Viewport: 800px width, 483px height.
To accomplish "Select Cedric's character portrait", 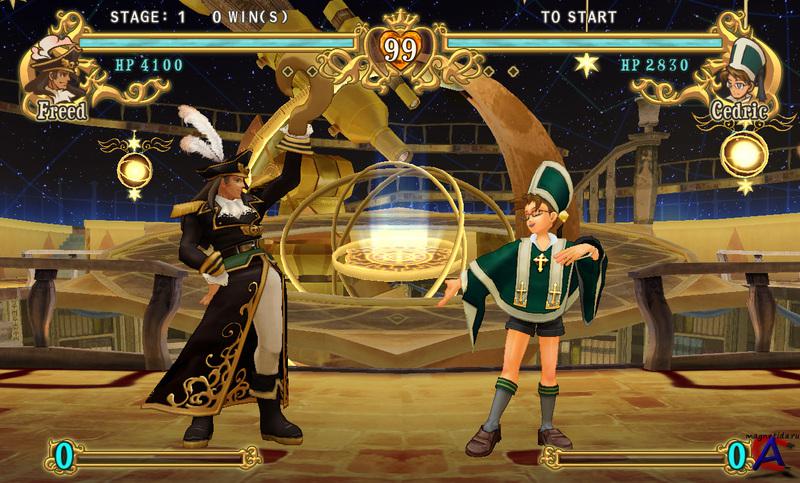I will (743, 68).
